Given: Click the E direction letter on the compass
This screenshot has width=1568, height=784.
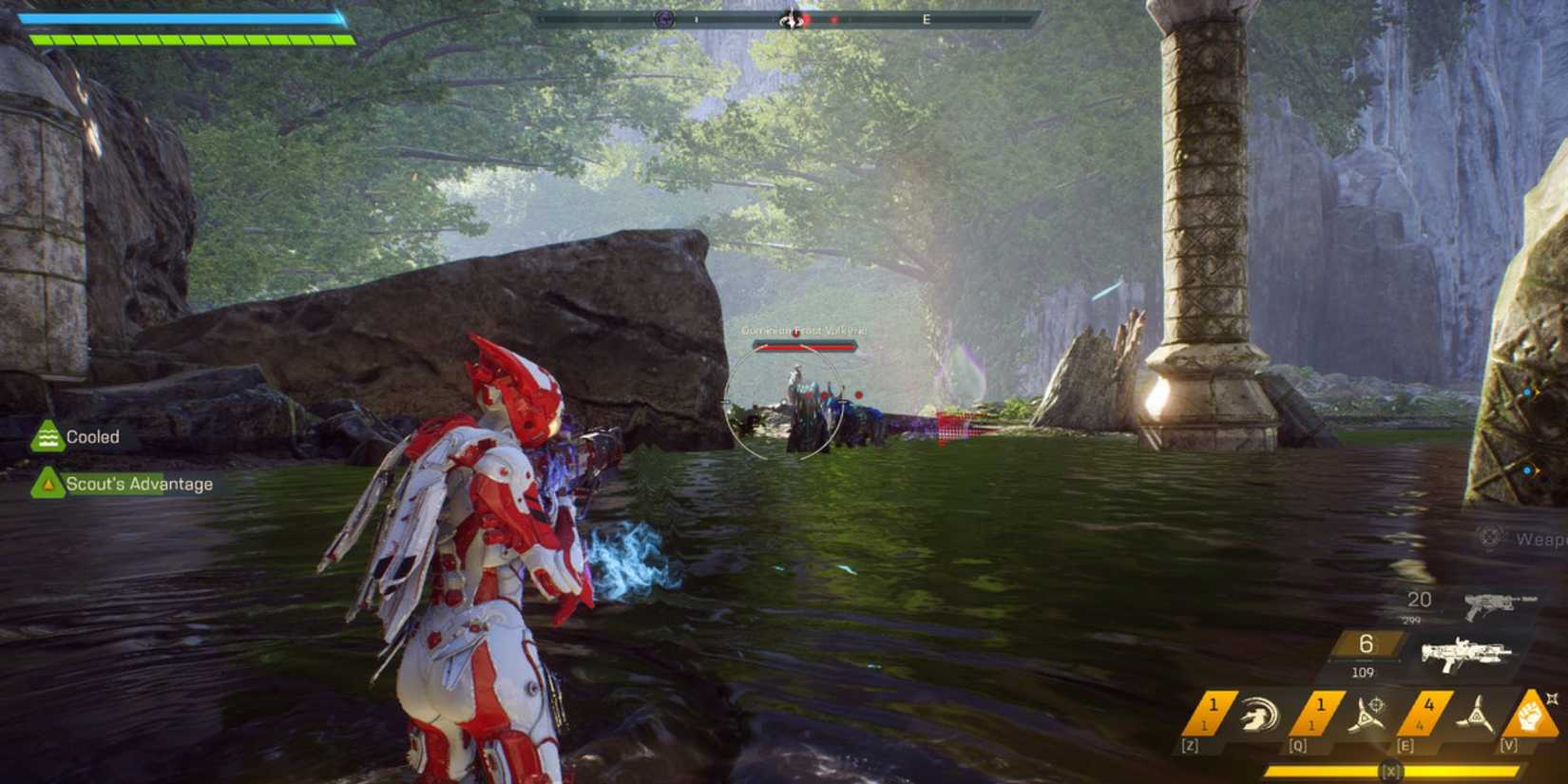Looking at the screenshot, I should (x=927, y=19).
